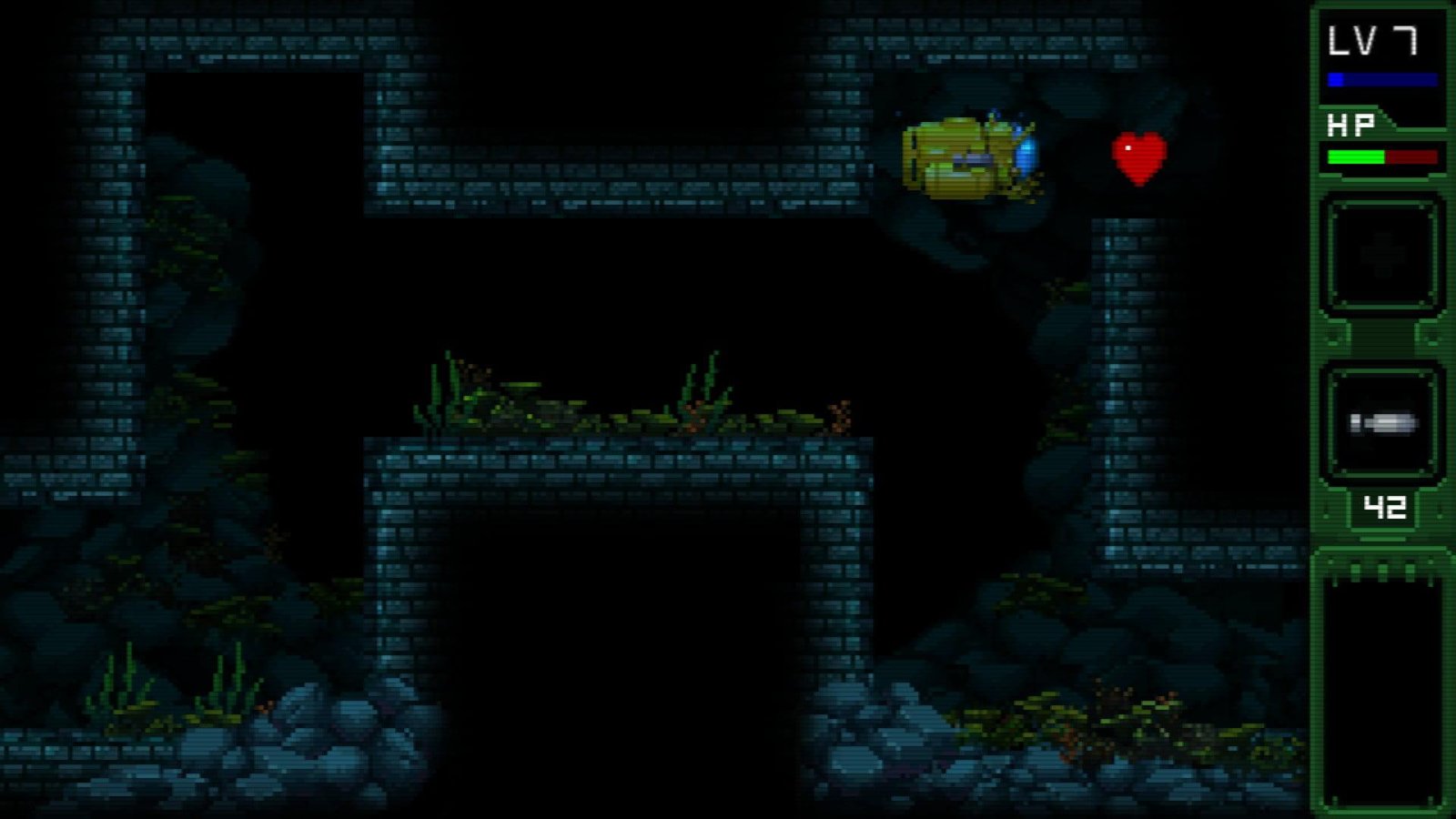
Task: Toggle the empty bottom HUD panel
Action: point(1381,682)
